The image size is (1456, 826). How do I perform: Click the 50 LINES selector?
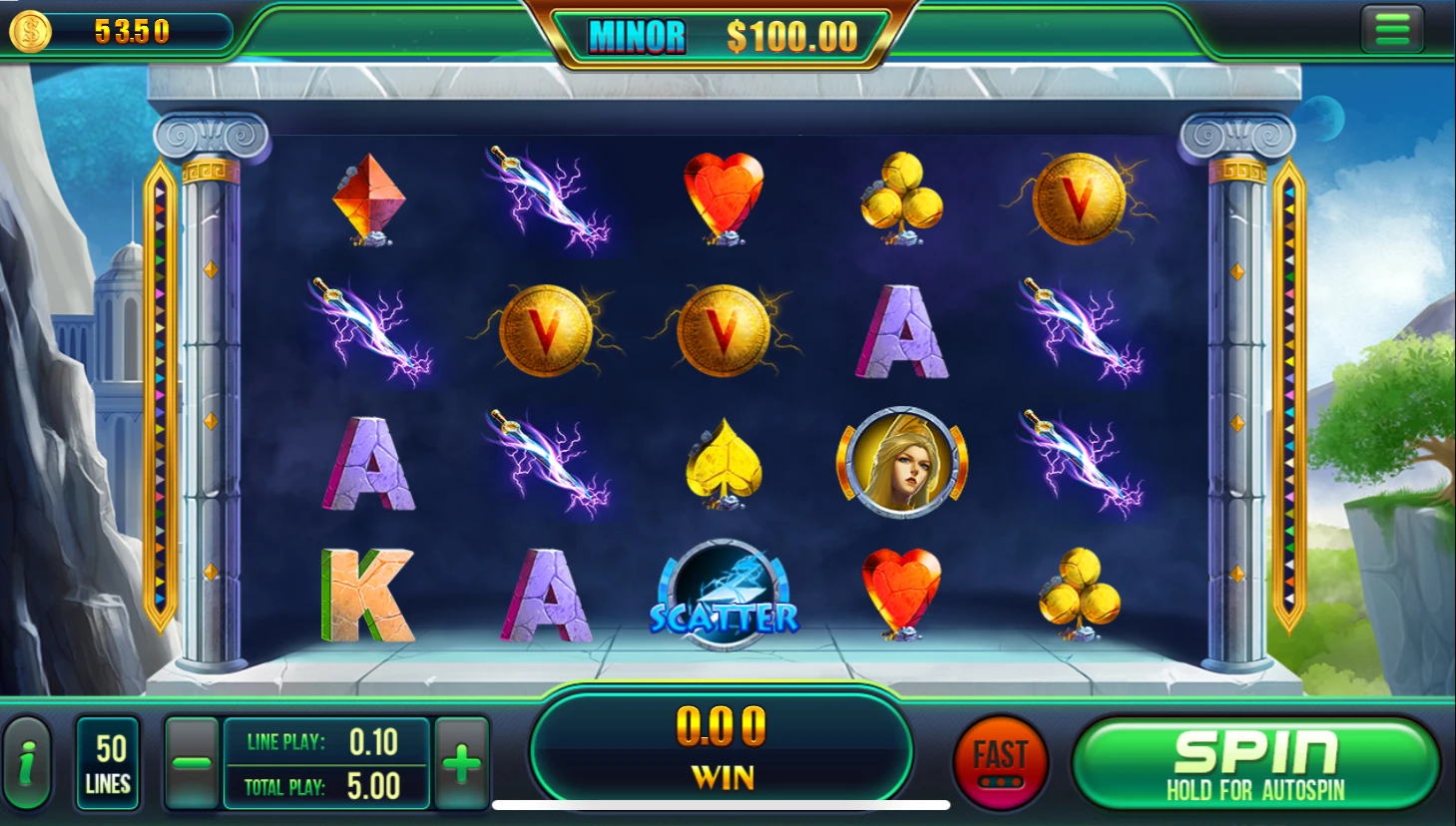pyautogui.click(x=108, y=763)
